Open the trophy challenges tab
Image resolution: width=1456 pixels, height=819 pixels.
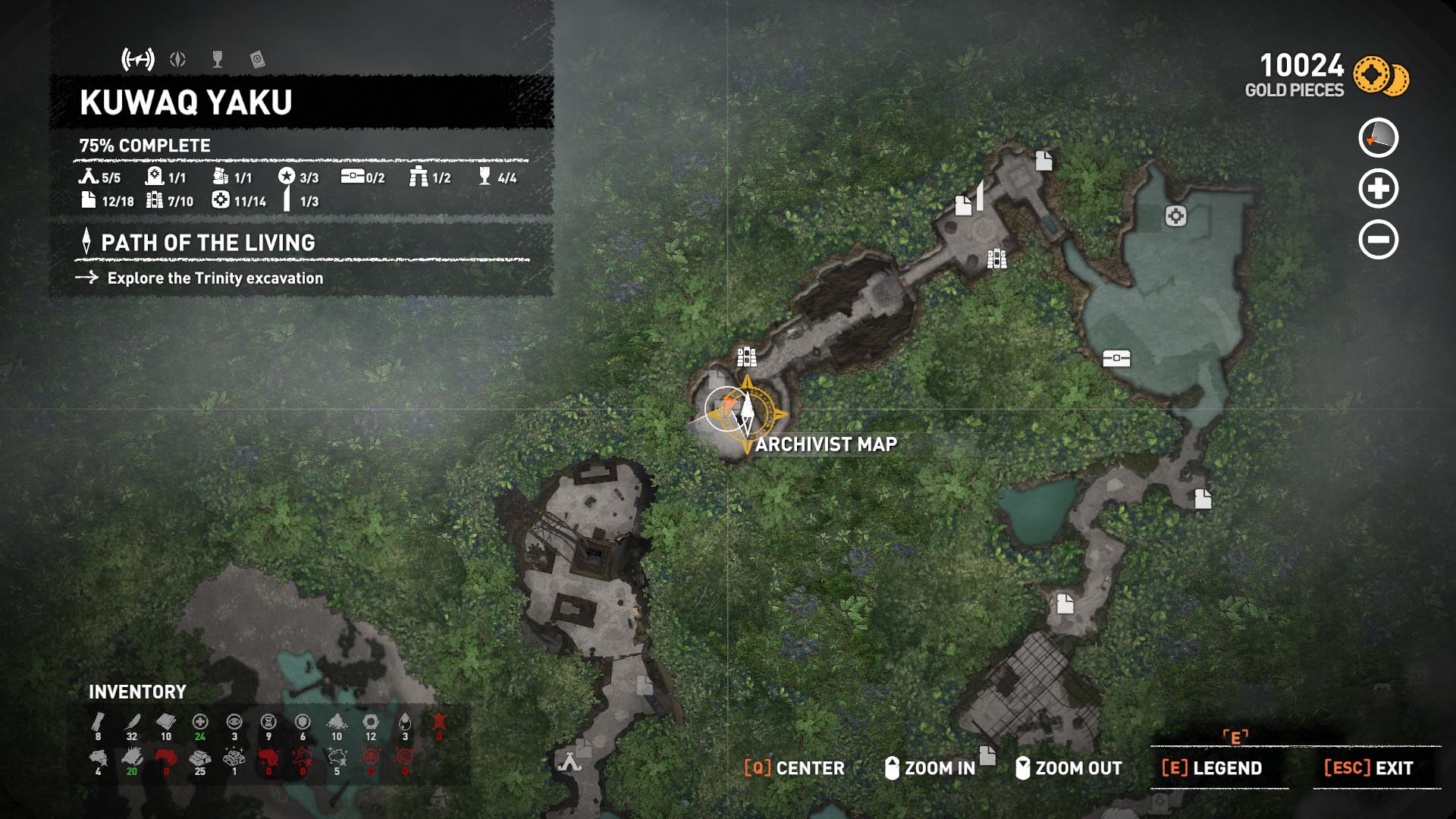click(x=218, y=59)
